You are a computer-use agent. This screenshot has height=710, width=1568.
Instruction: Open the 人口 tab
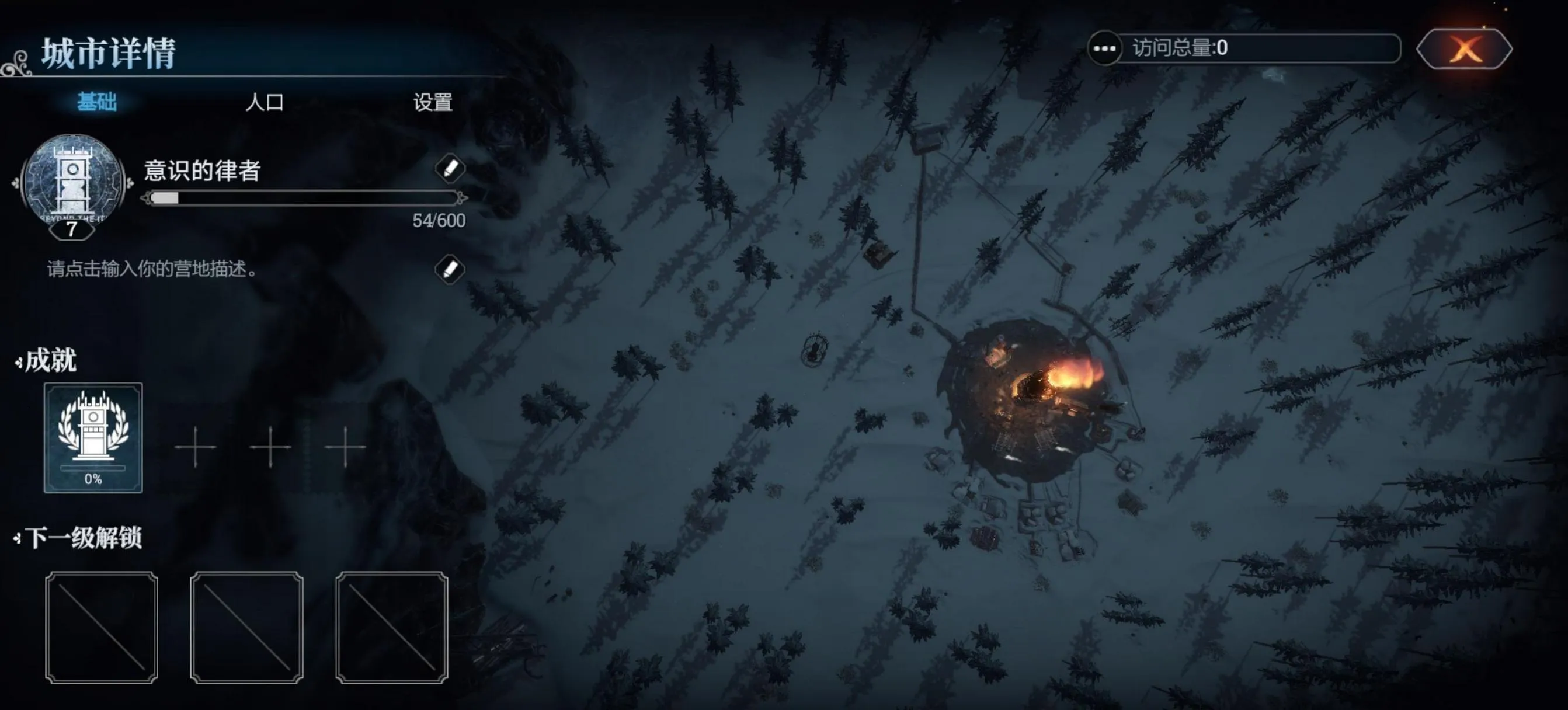(264, 102)
